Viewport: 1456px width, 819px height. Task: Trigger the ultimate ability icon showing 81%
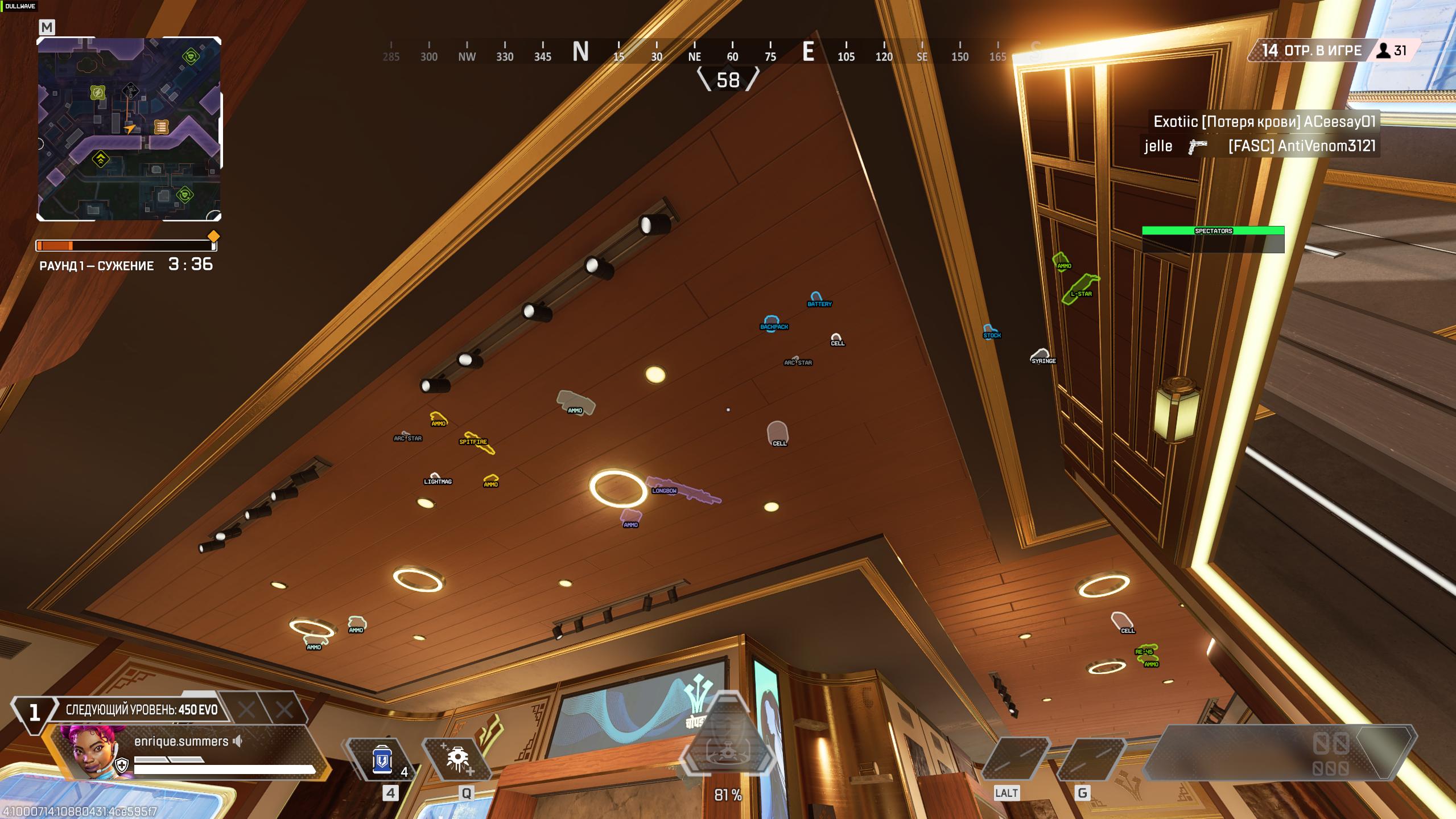point(728,750)
